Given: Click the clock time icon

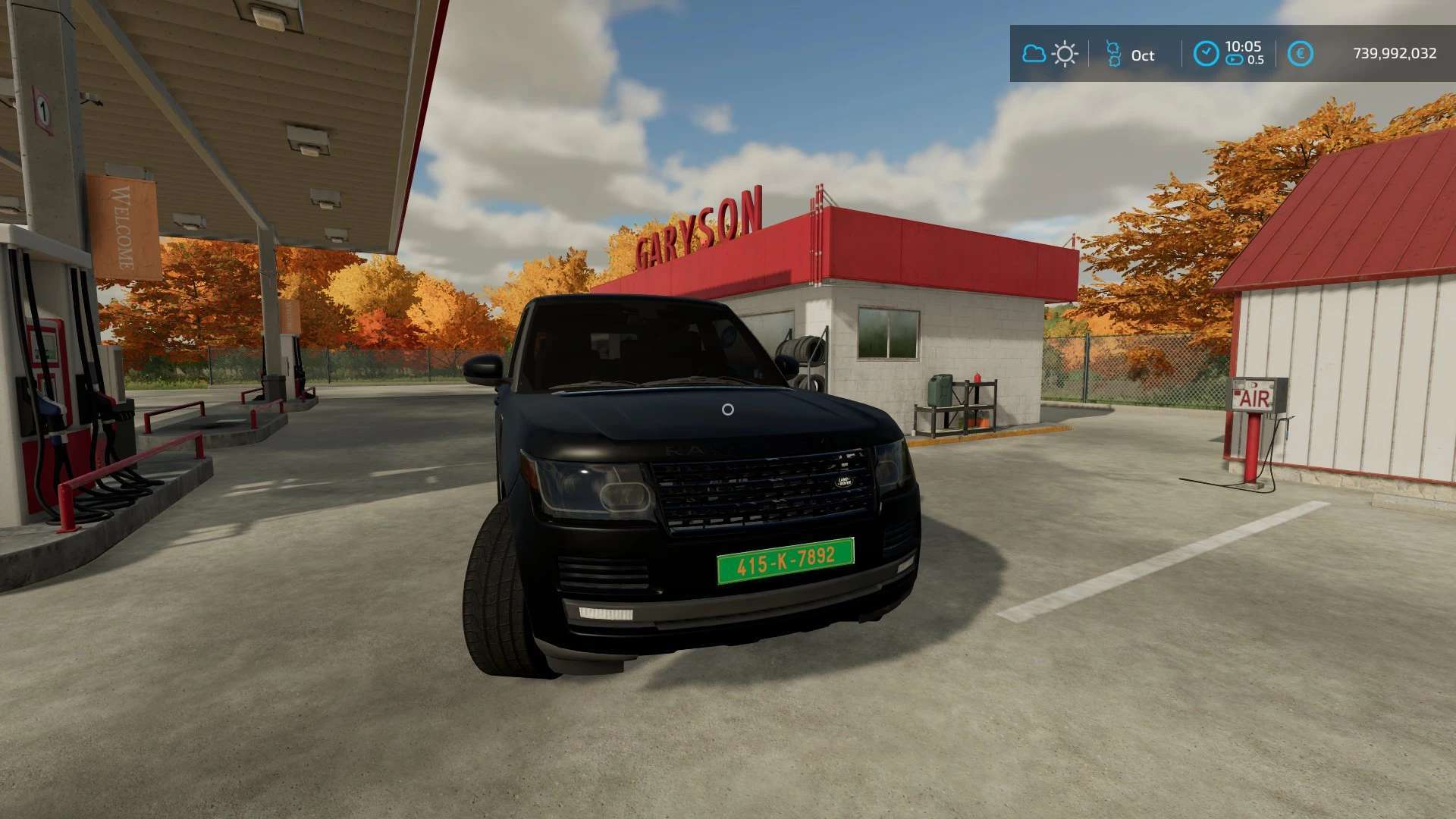Looking at the screenshot, I should (x=1206, y=54).
